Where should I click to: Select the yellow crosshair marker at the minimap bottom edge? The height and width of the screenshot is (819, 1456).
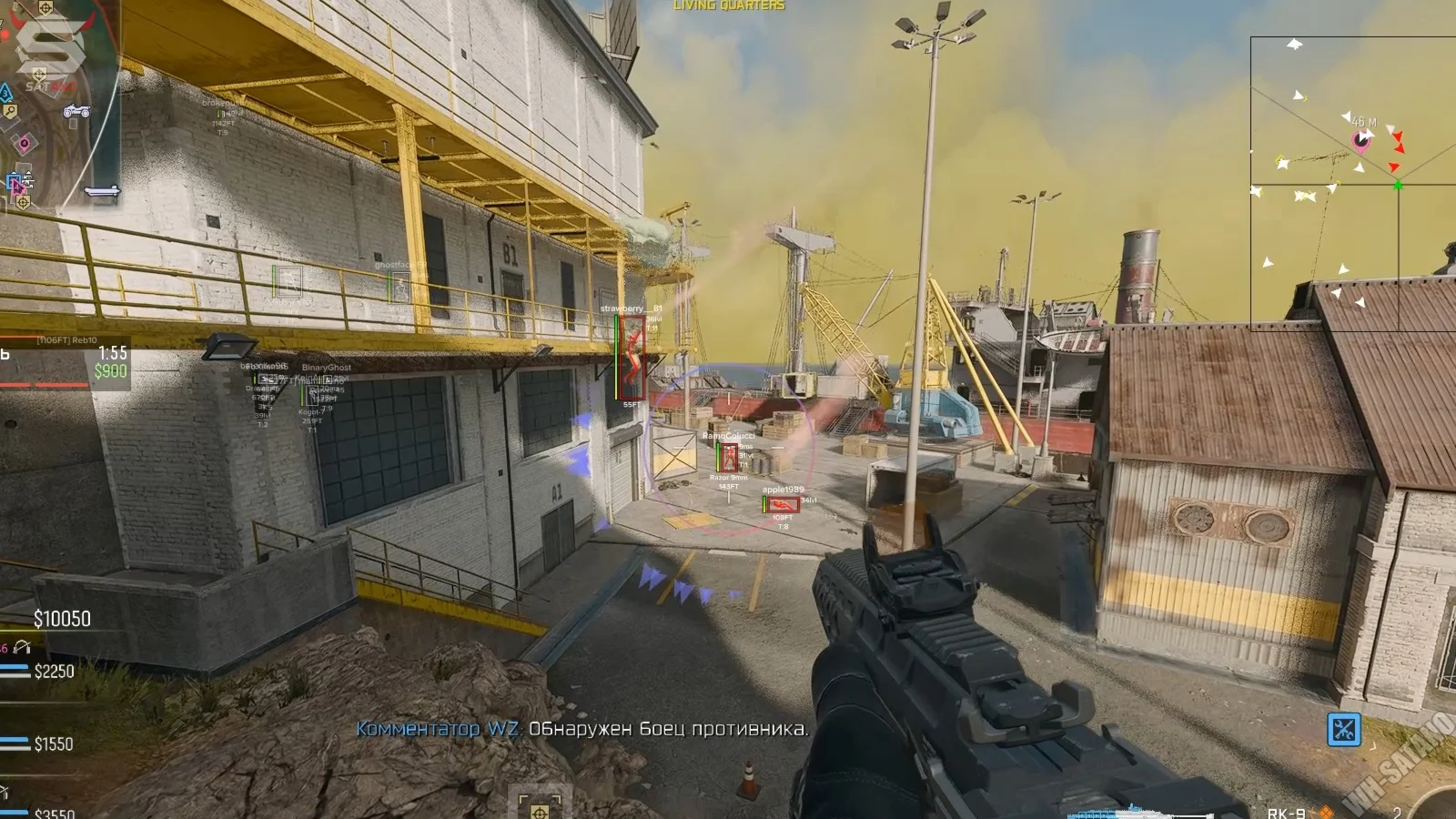(x=23, y=201)
